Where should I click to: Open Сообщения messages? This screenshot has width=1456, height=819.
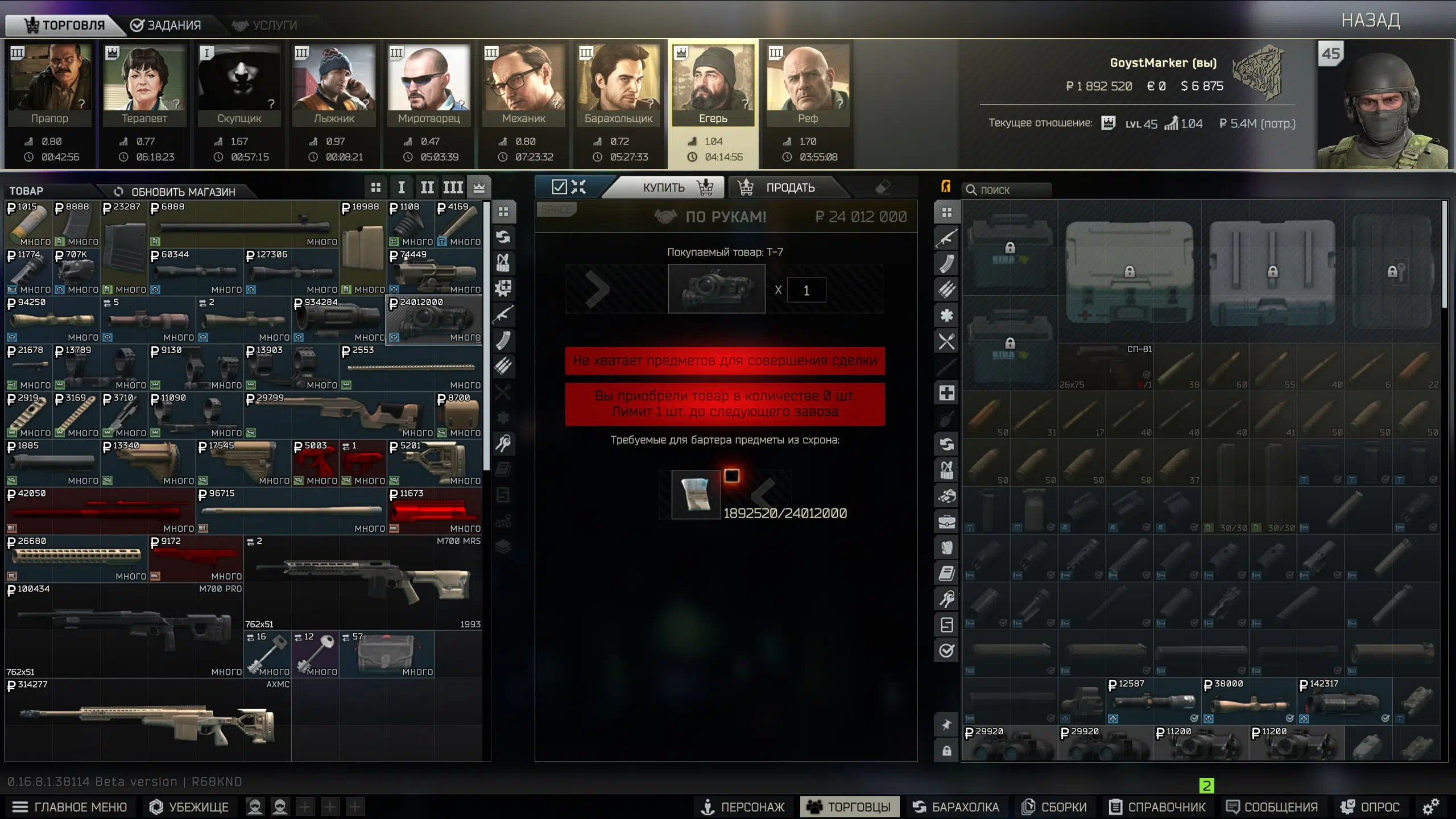pyautogui.click(x=1272, y=807)
